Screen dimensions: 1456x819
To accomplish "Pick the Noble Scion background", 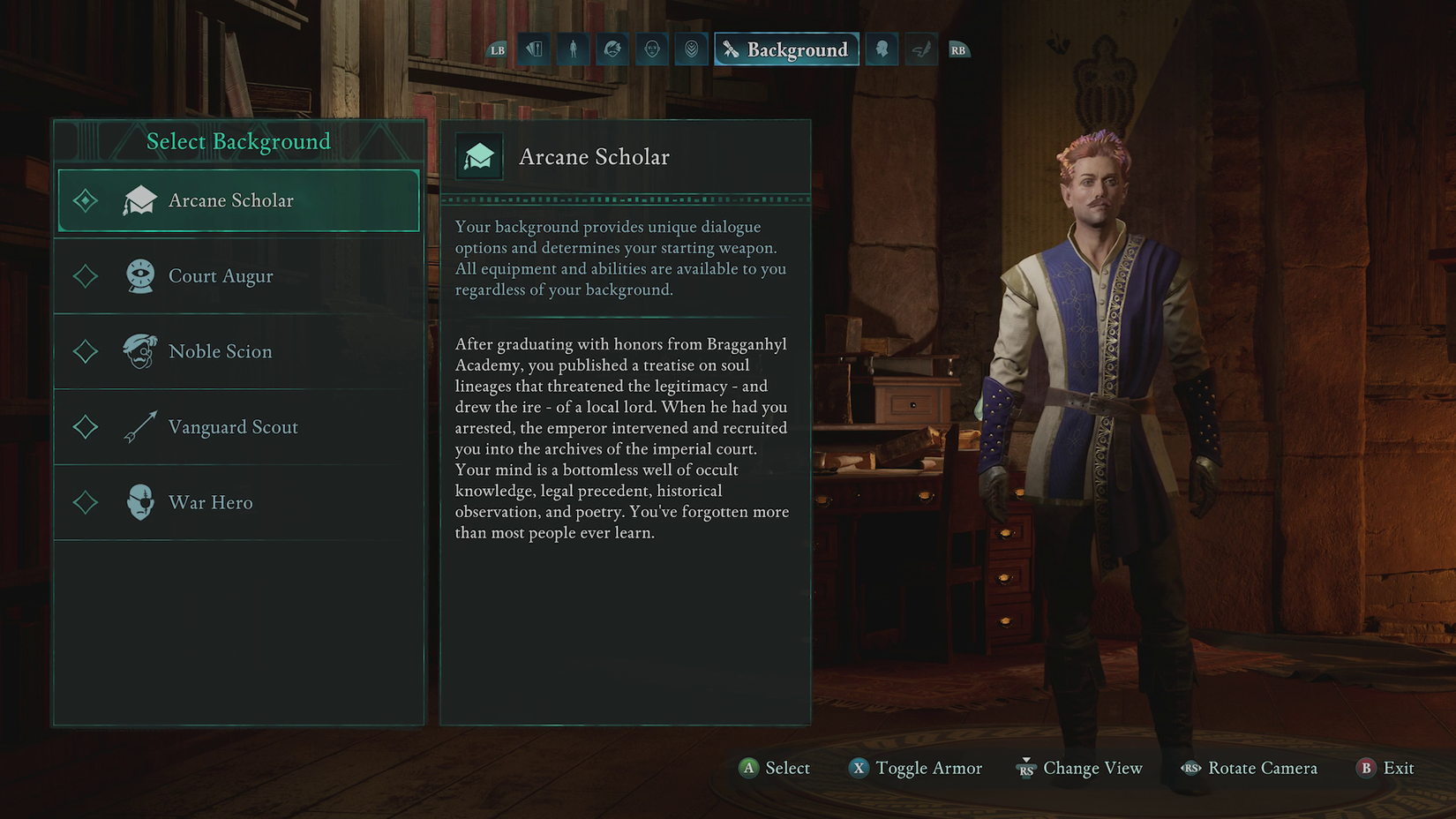I will [x=238, y=351].
